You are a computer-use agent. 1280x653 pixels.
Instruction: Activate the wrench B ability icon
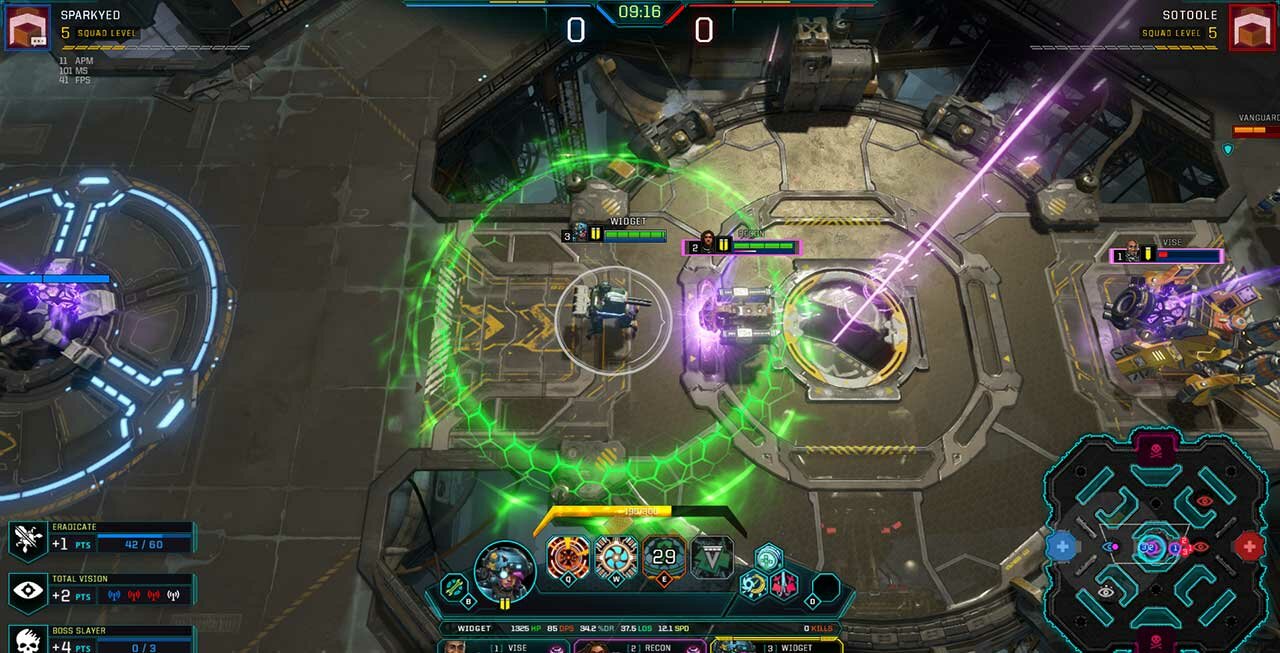click(x=455, y=587)
